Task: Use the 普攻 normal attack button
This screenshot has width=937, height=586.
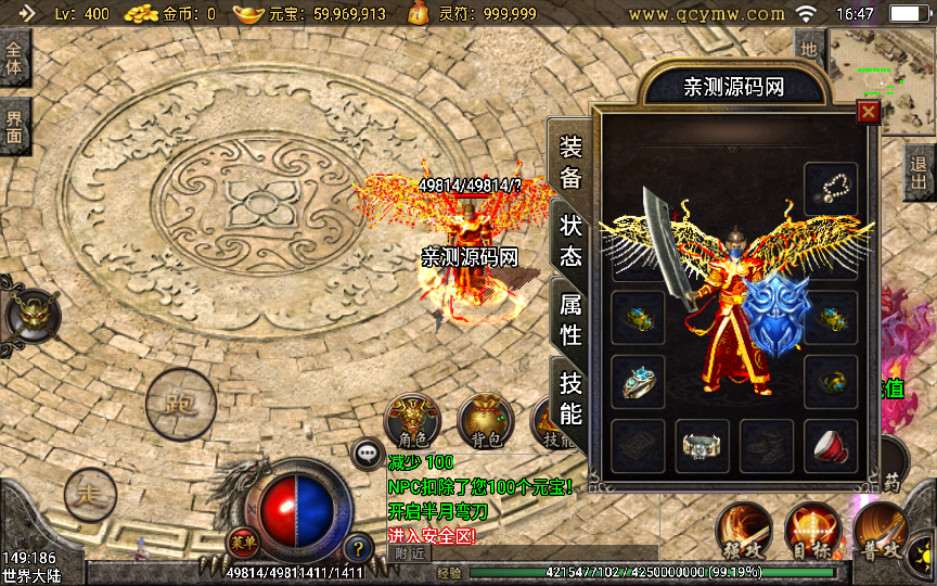Action: pyautogui.click(x=881, y=532)
